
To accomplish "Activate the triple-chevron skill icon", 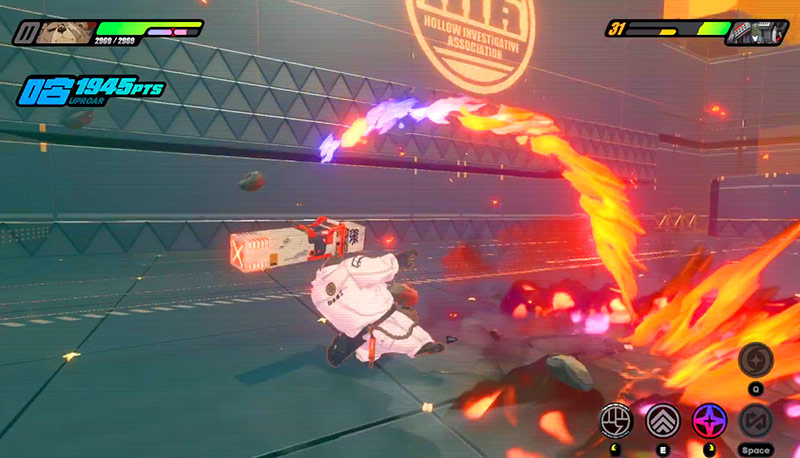I will 662,422.
